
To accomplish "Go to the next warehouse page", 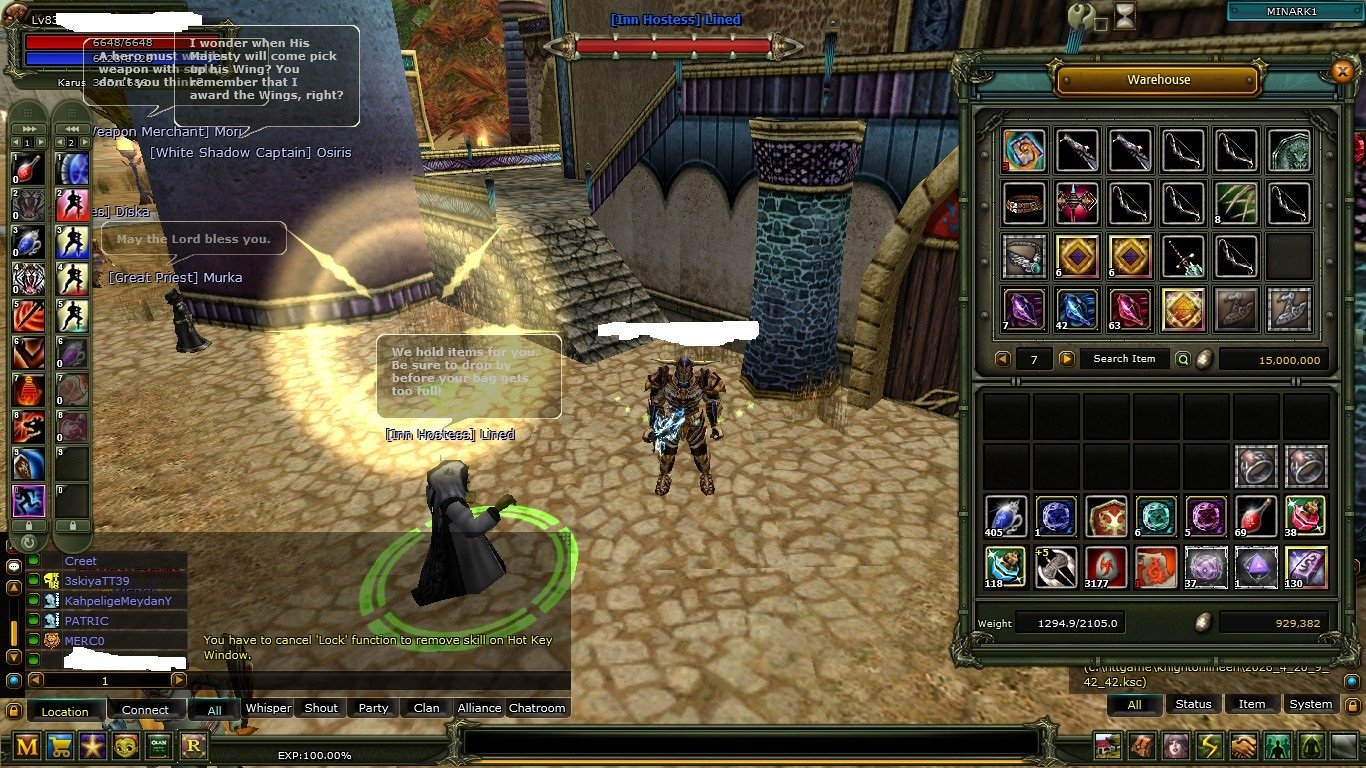I will (x=1067, y=359).
